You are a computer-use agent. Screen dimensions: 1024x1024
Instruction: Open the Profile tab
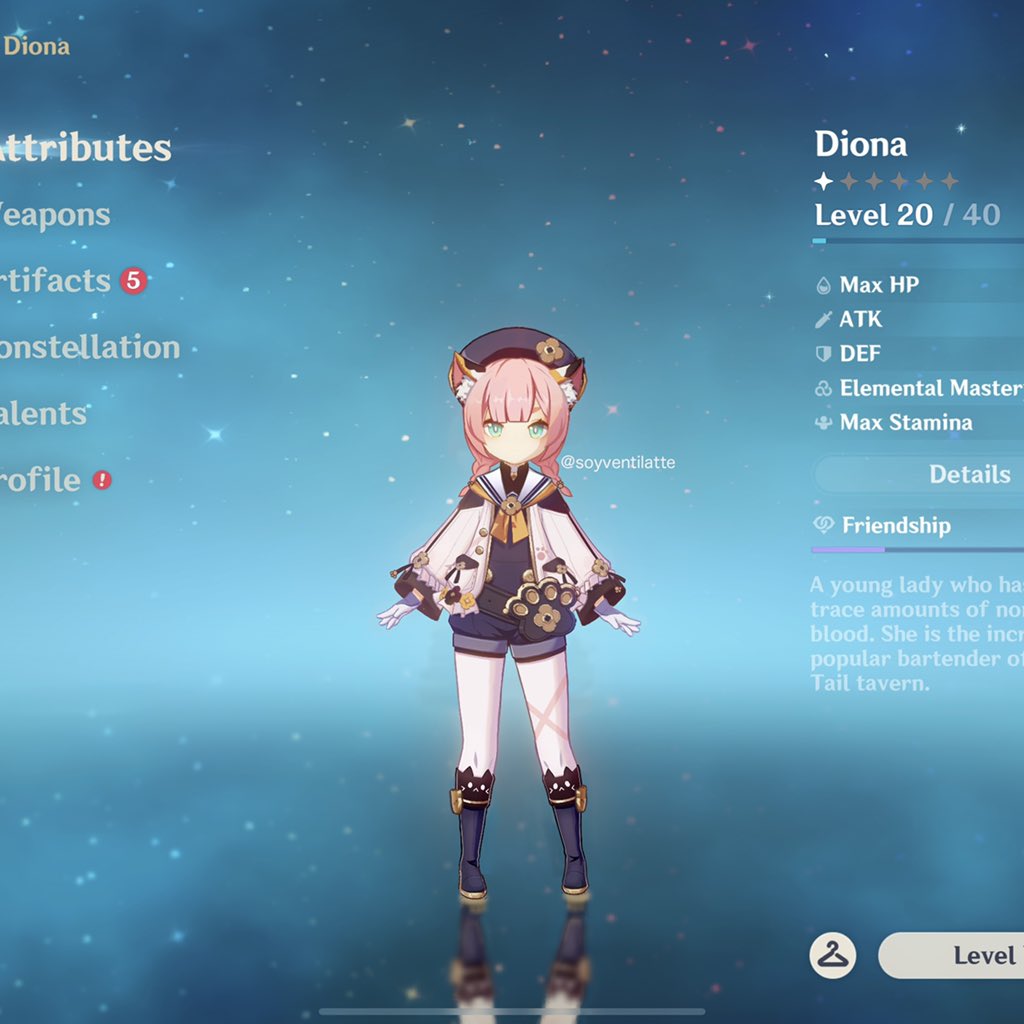pos(41,479)
